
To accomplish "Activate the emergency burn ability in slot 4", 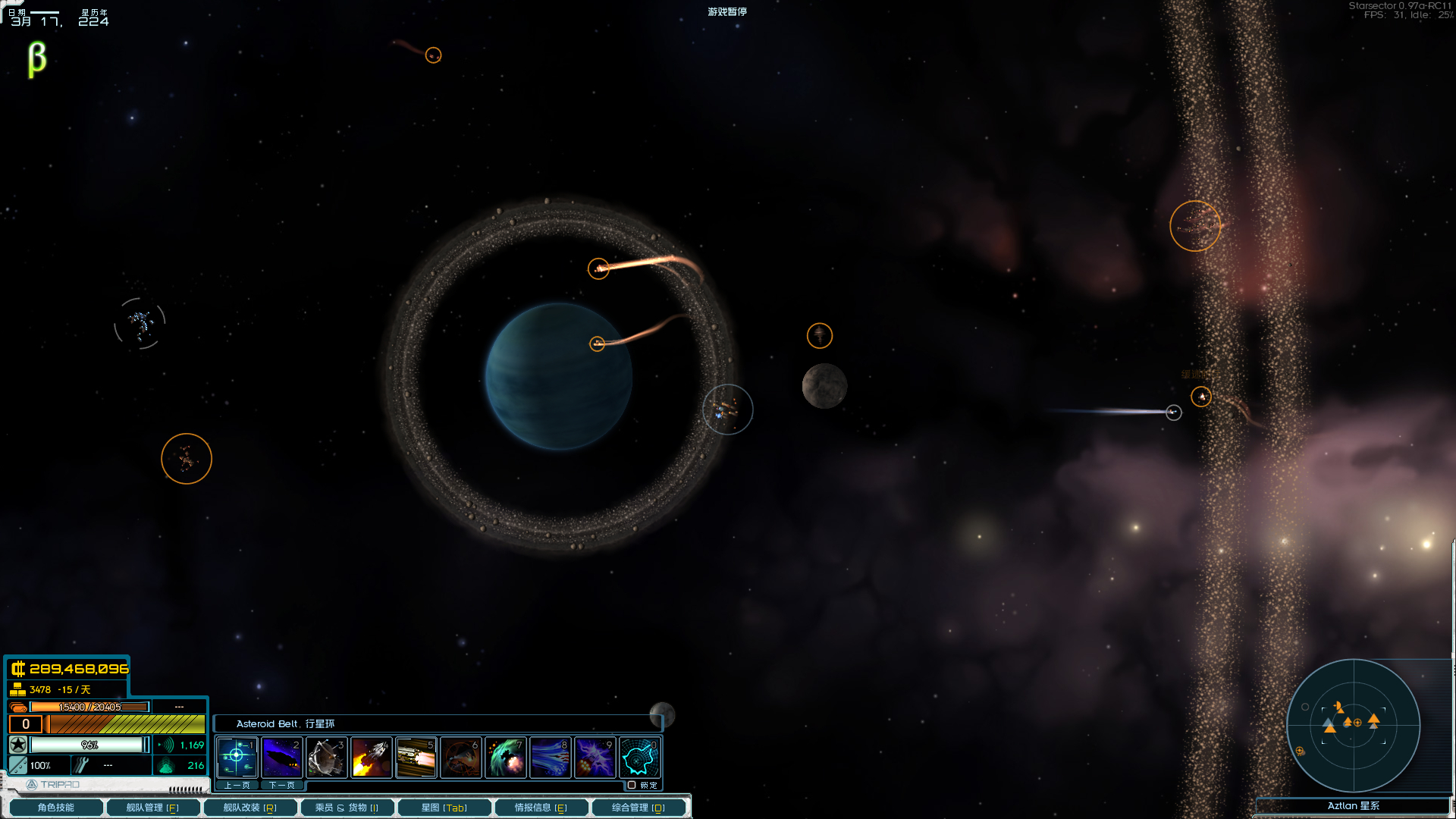I will point(371,757).
